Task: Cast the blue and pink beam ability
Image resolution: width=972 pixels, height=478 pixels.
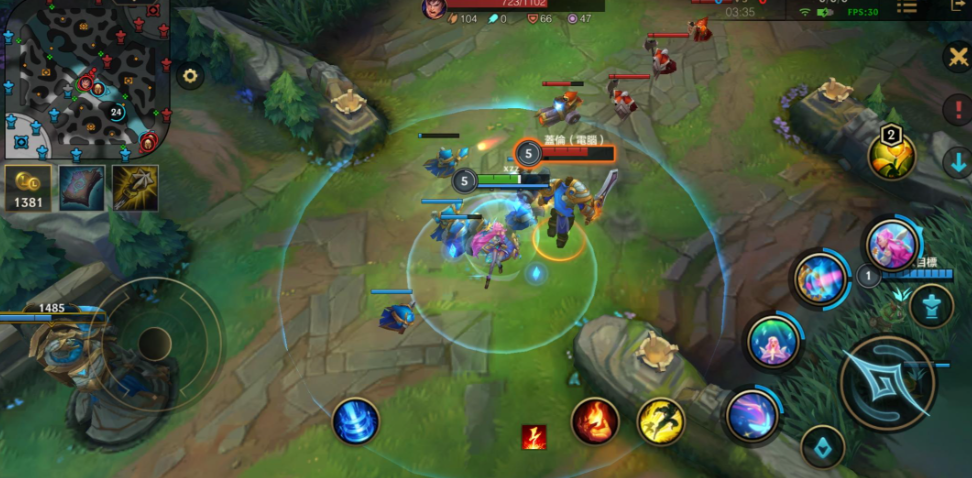Action: click(821, 279)
